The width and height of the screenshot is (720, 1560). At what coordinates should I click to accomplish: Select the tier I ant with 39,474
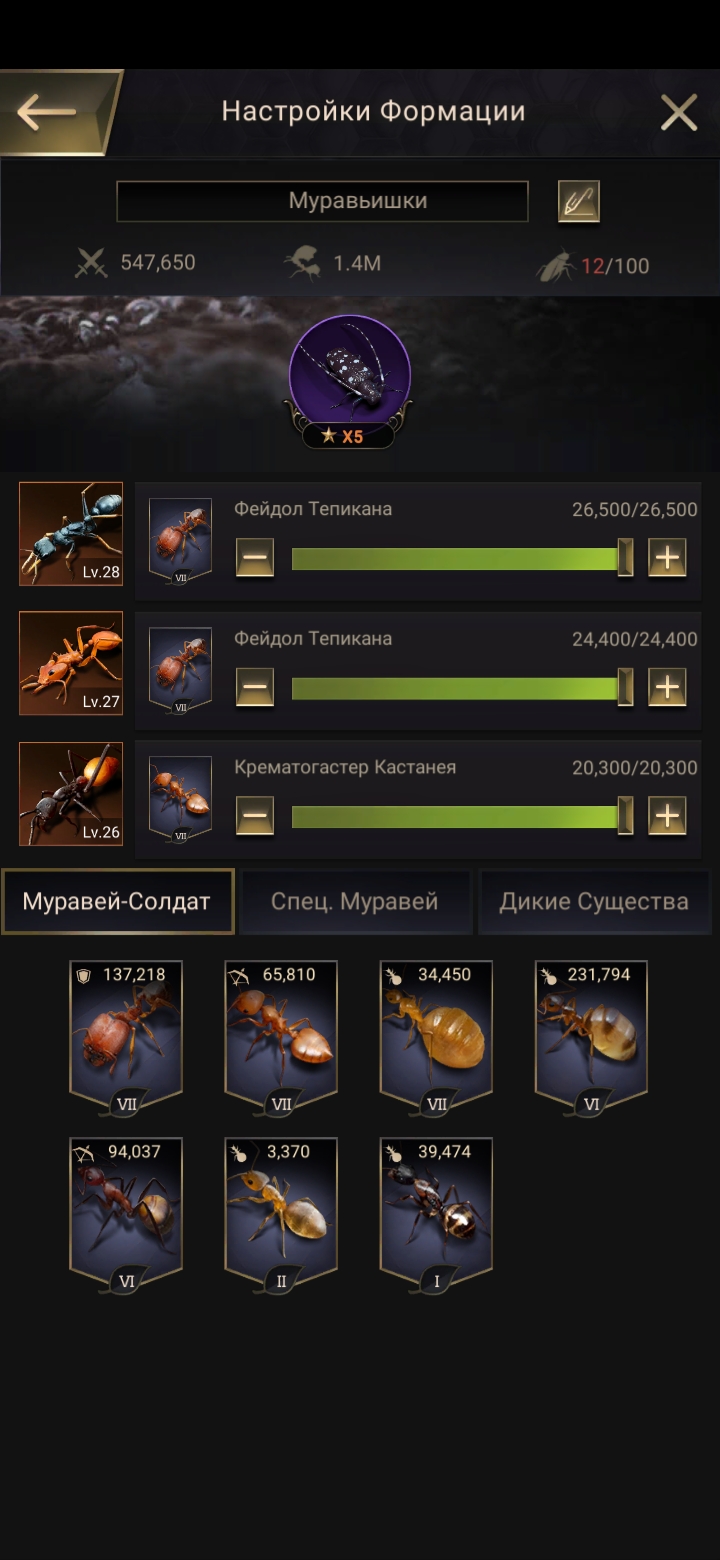click(x=436, y=1210)
